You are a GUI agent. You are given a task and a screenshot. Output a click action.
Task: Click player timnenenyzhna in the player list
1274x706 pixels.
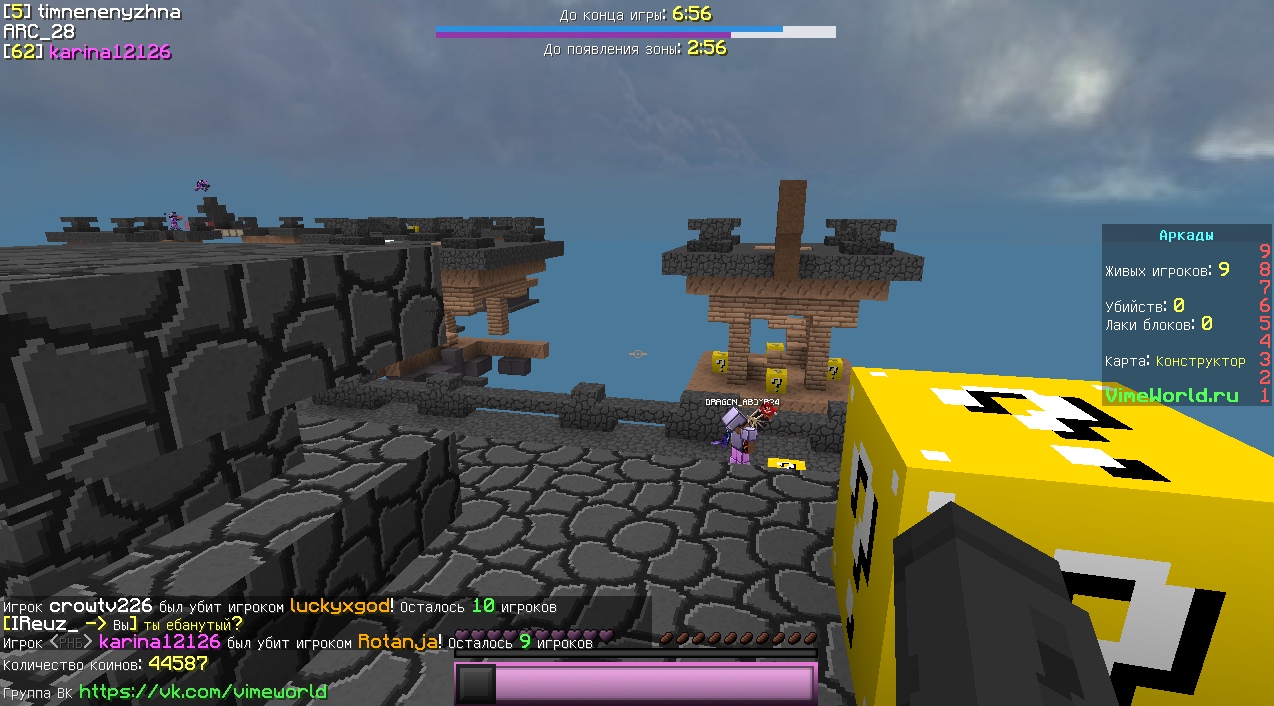[x=95, y=12]
